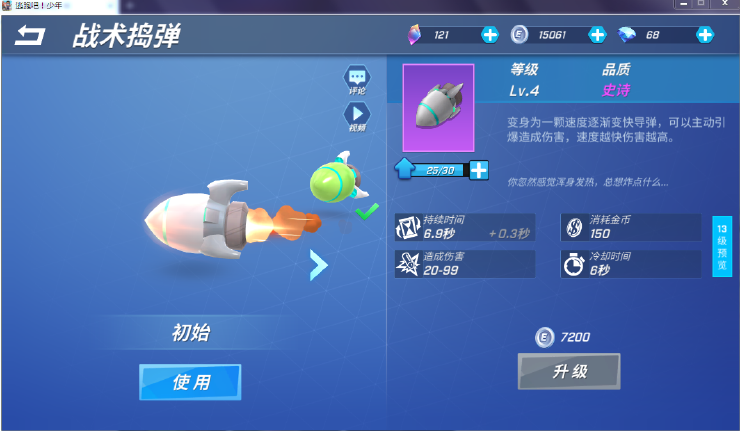
Task: Close the game window
Action: [725, 5]
